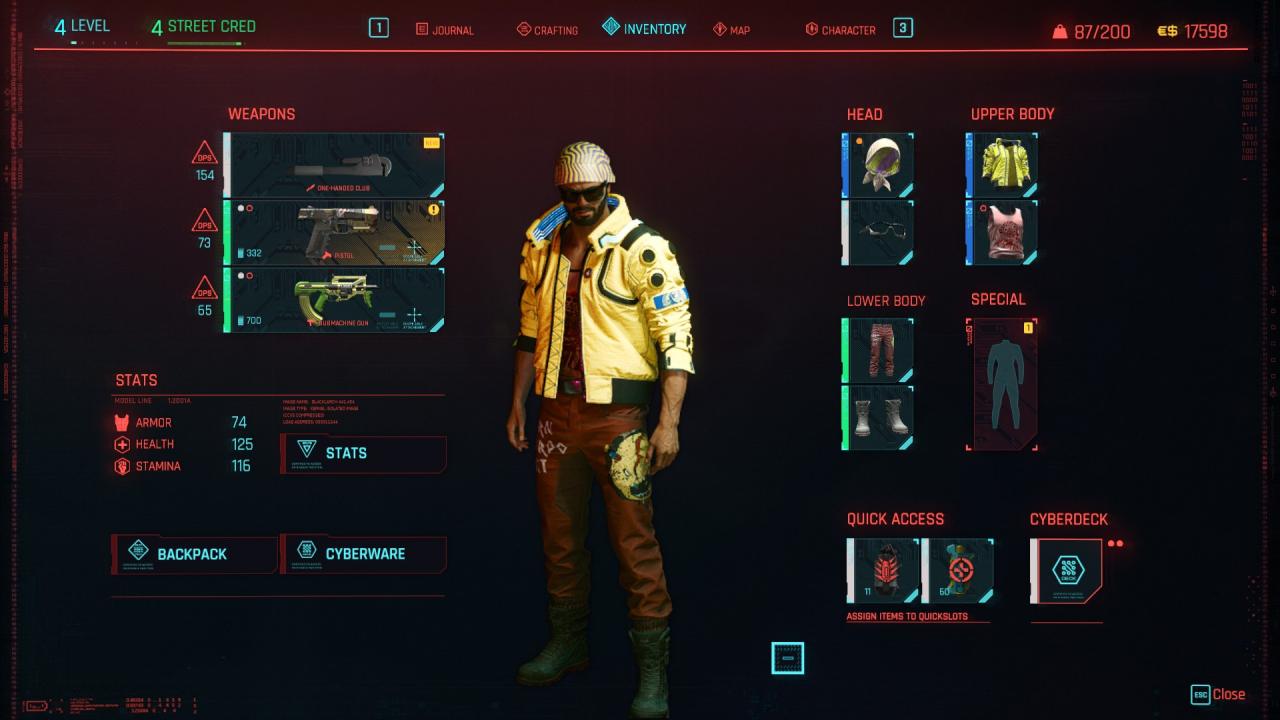
Task: Select the yellow jacket outer torso slot
Action: (1003, 164)
